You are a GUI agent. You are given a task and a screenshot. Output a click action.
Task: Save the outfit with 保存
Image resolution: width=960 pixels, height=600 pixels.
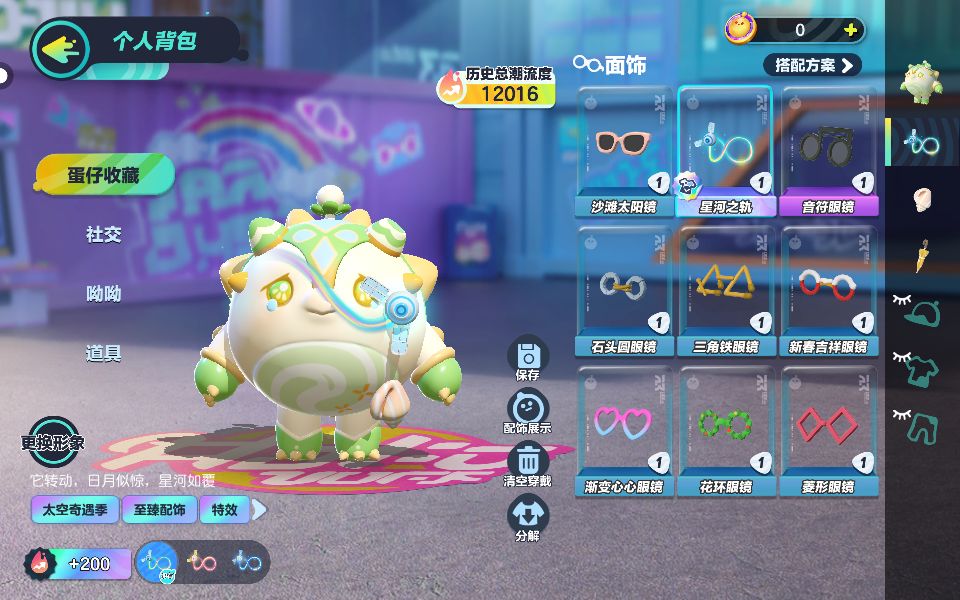[528, 358]
